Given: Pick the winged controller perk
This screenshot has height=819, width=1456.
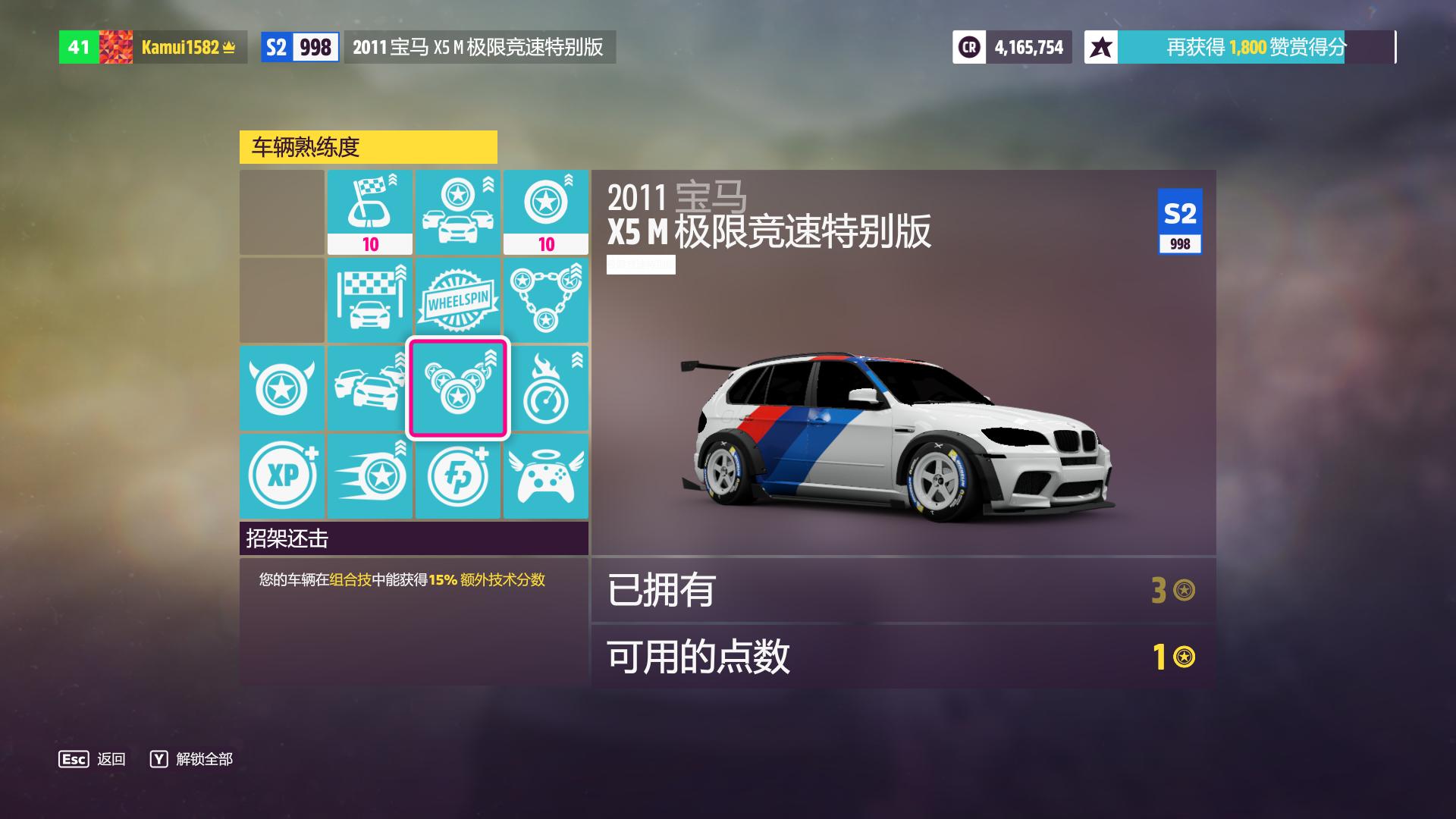Looking at the screenshot, I should (546, 476).
